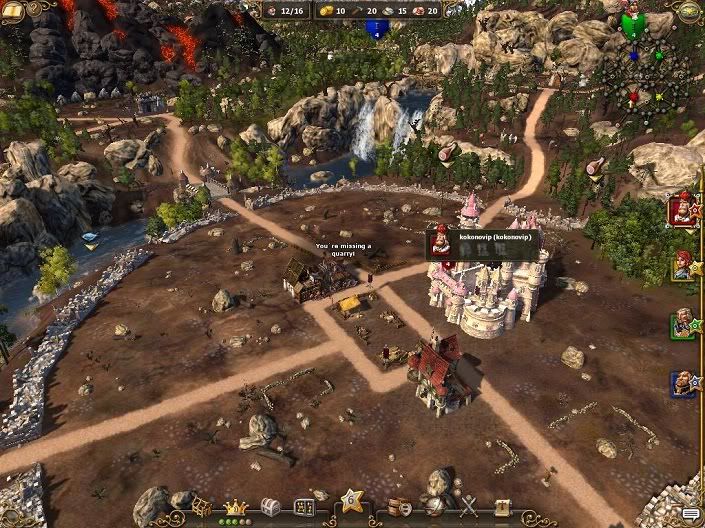Open the barrel and goods menu

pos(399,507)
